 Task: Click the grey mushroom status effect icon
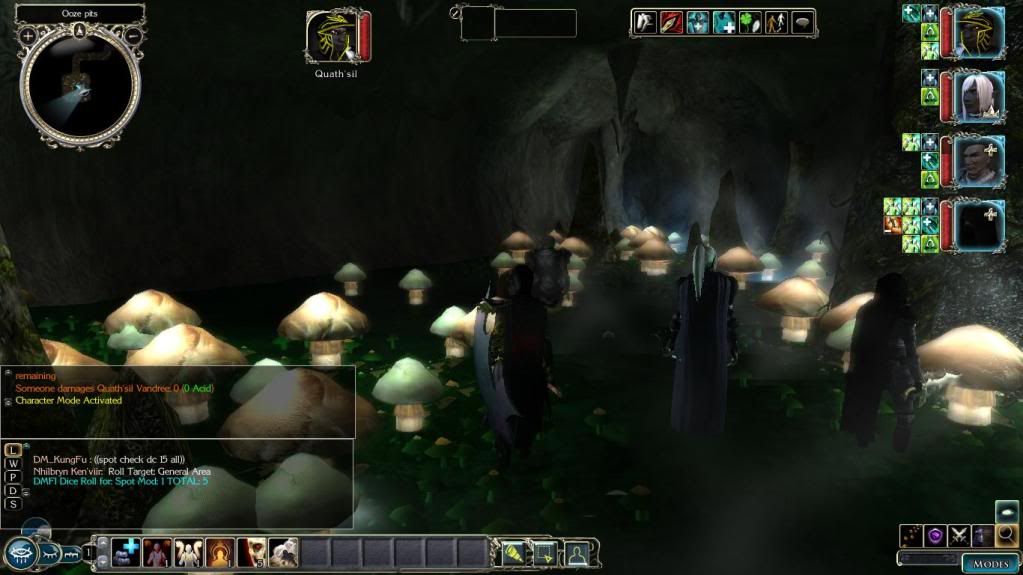[802, 23]
